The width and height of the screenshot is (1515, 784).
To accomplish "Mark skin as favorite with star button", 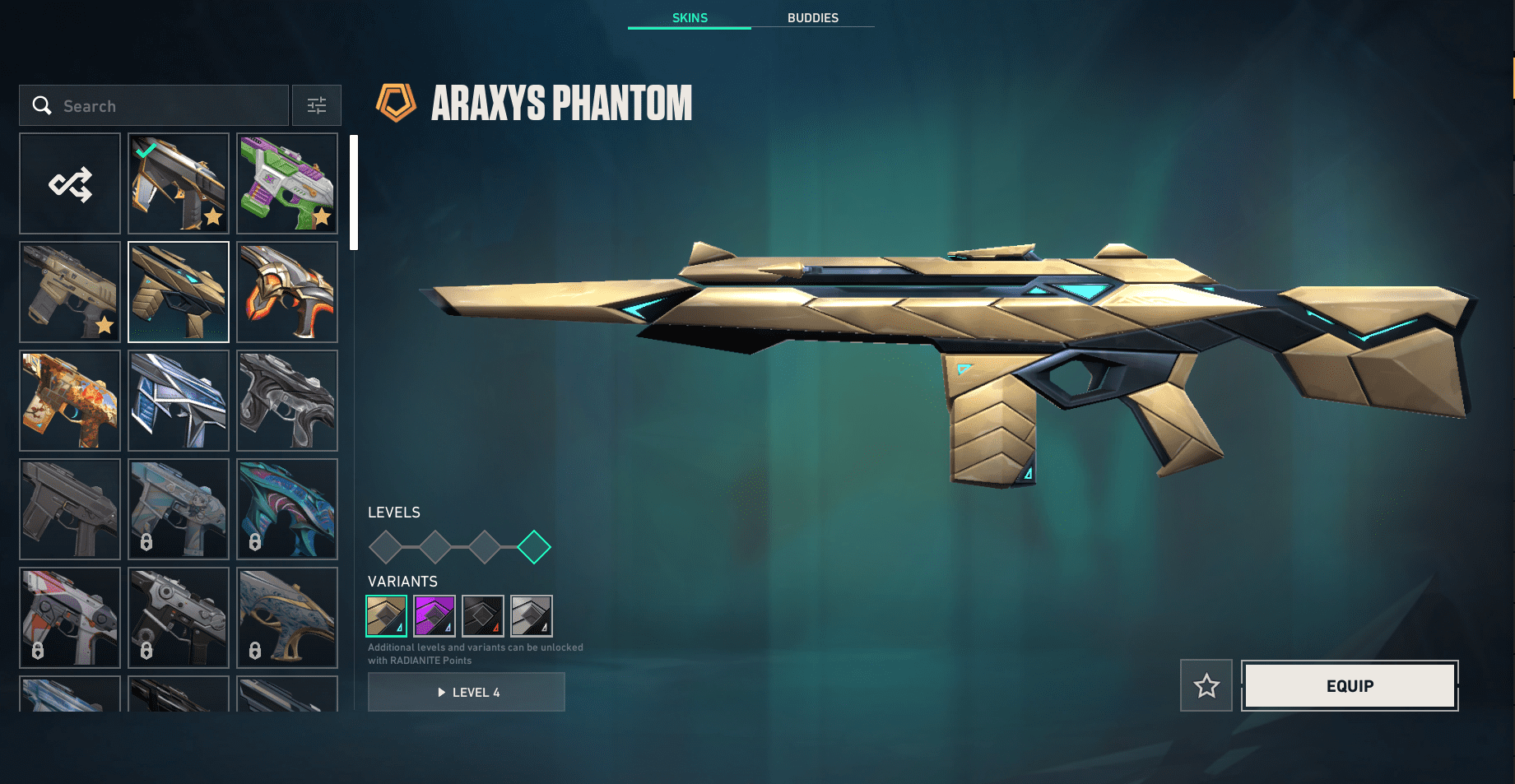I will pos(1206,686).
